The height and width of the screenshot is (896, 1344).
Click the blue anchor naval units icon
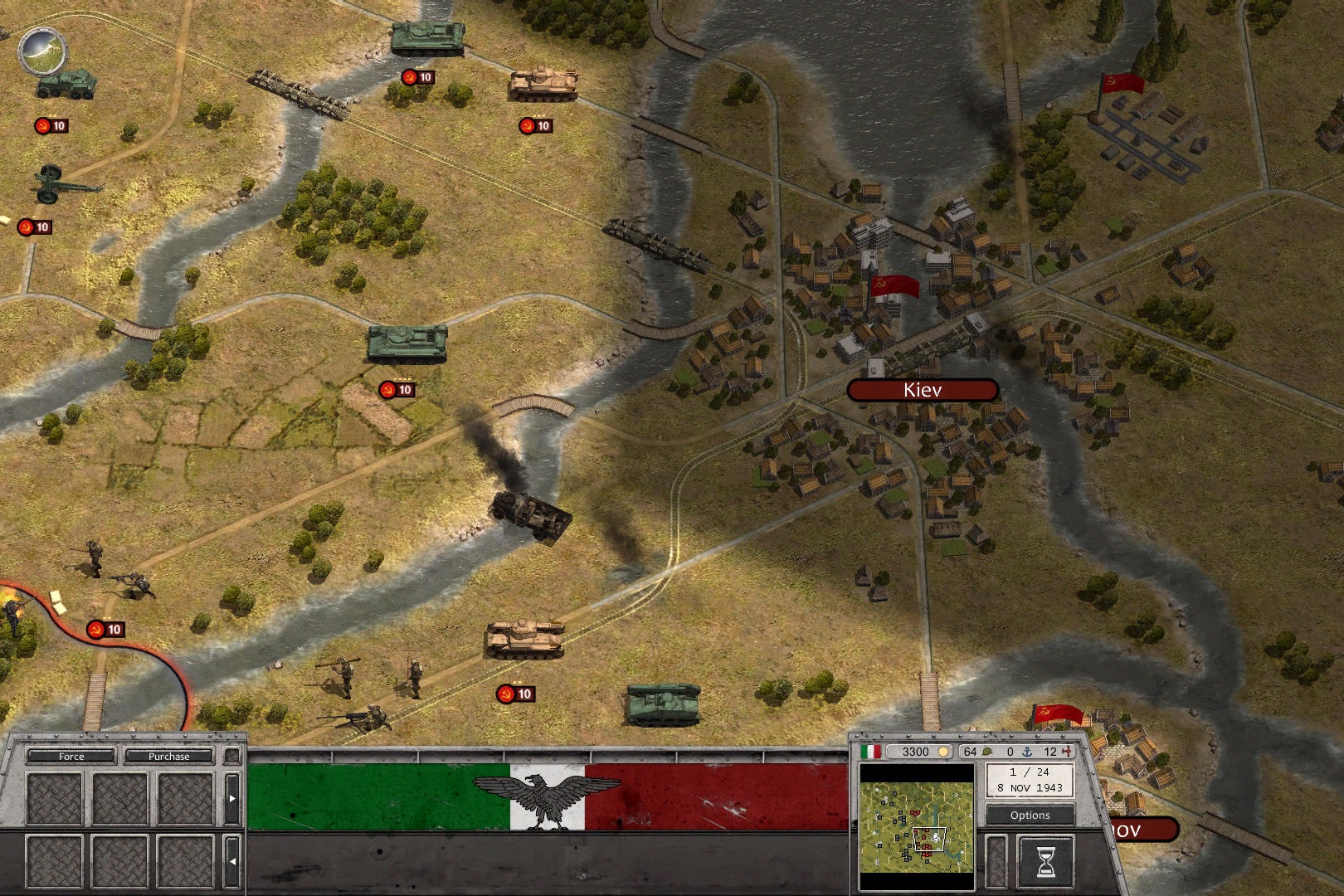[1028, 752]
